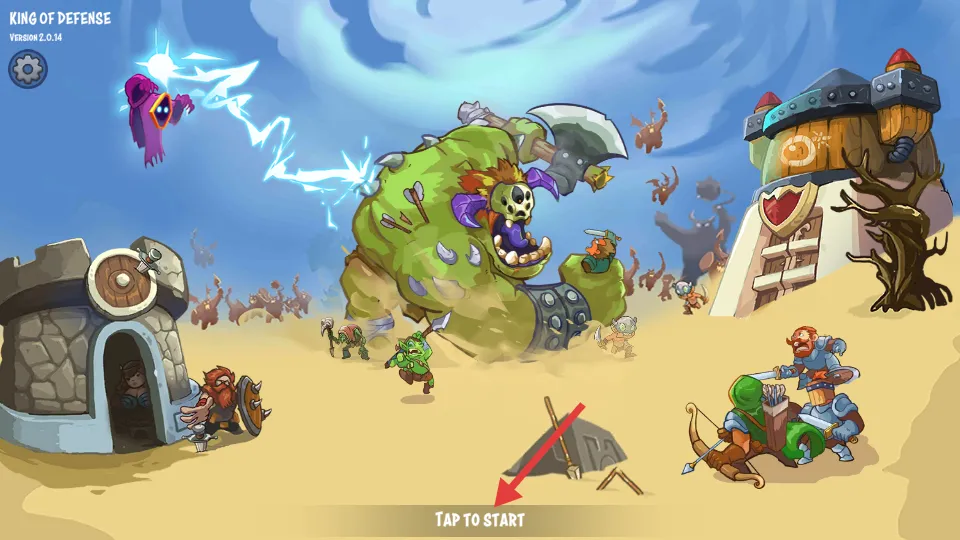Tap the 'Tap to Start' bar
The width and height of the screenshot is (960, 540).
click(x=480, y=519)
